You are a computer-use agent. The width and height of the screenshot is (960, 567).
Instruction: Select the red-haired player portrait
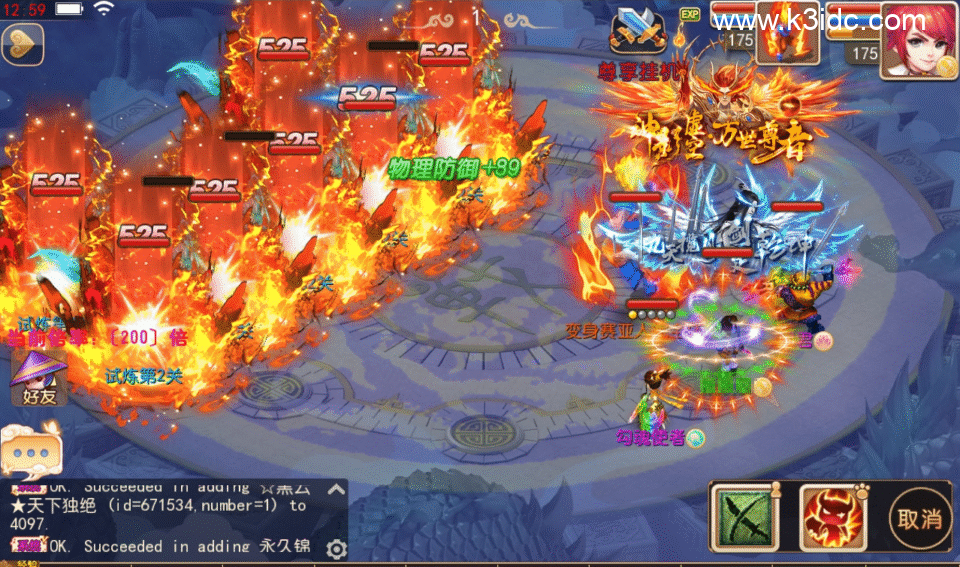[917, 38]
